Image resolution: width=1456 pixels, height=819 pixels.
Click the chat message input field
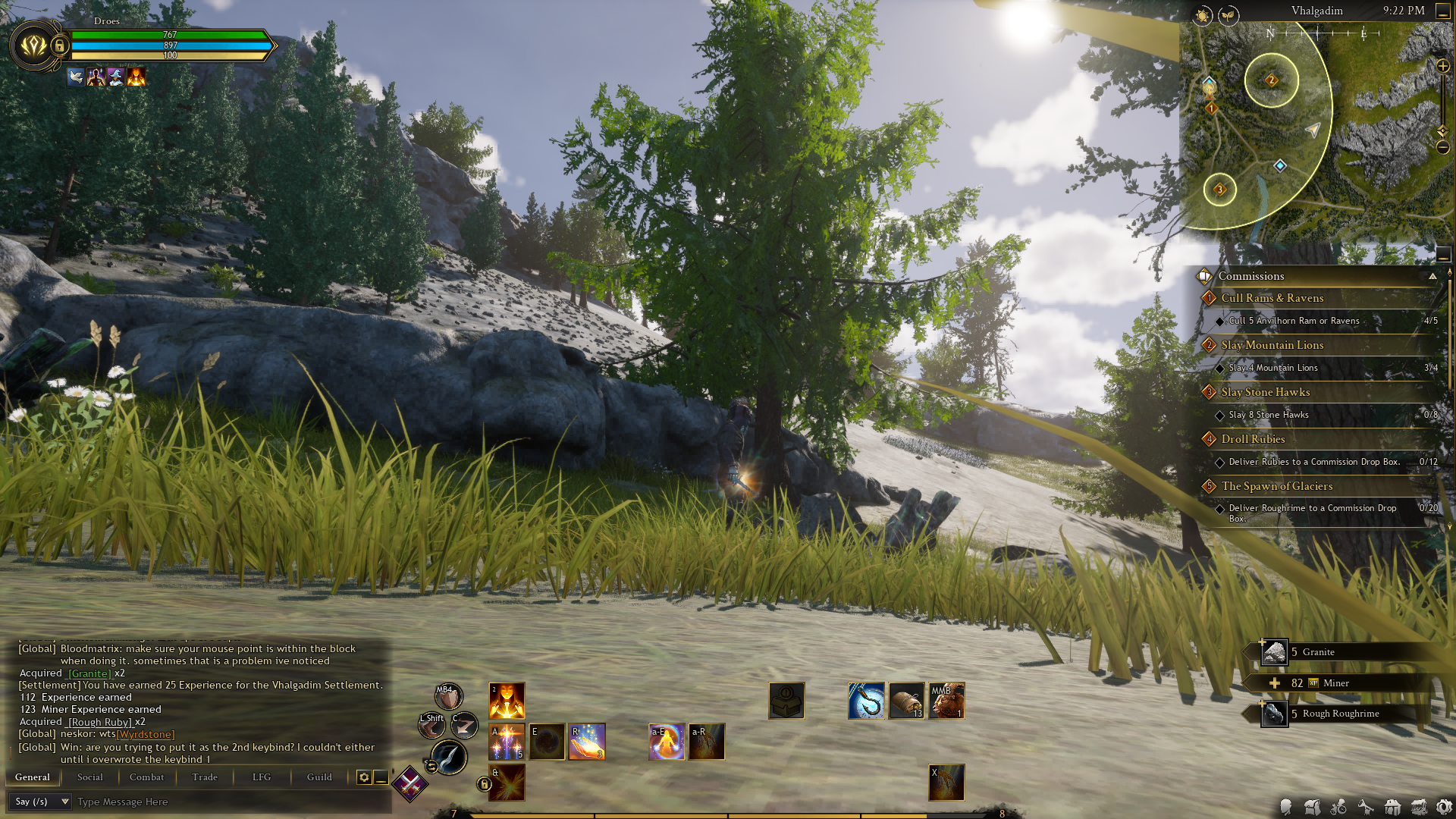[x=227, y=802]
